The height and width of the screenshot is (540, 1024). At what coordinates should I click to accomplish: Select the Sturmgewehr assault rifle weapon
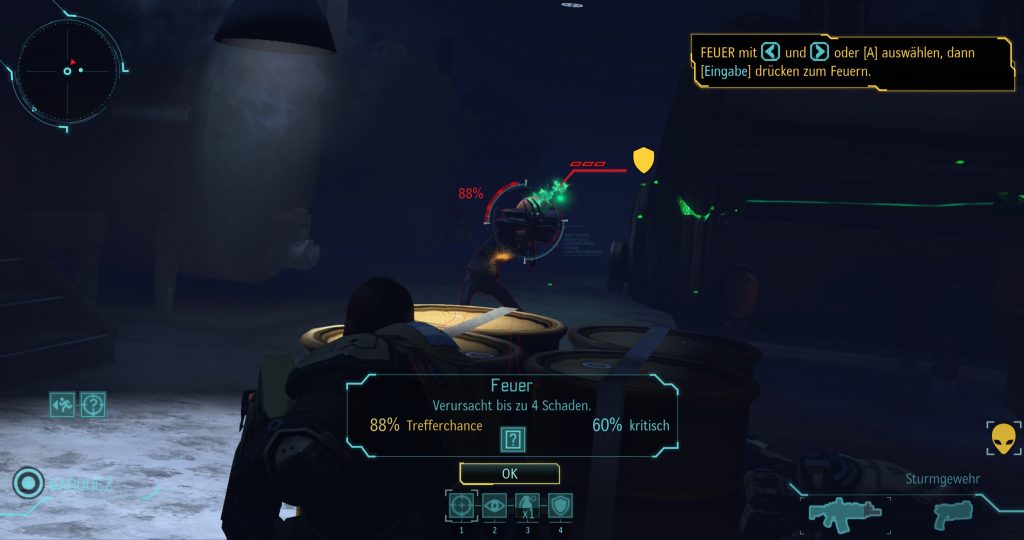[844, 513]
